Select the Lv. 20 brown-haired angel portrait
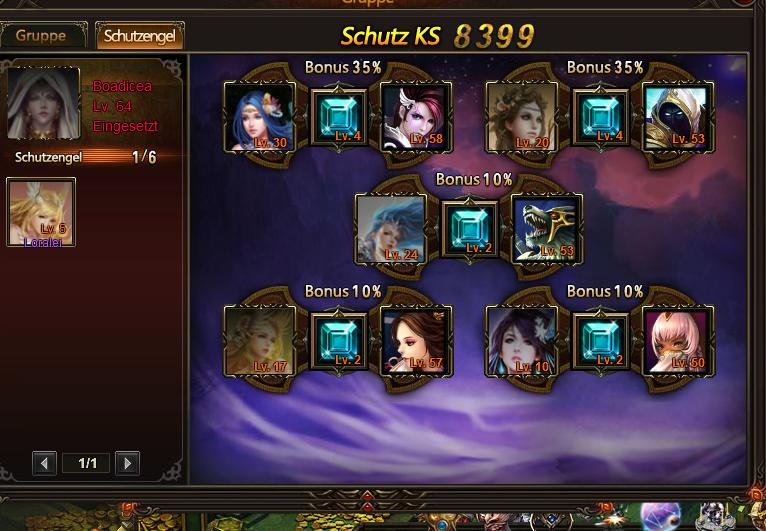 click(521, 117)
